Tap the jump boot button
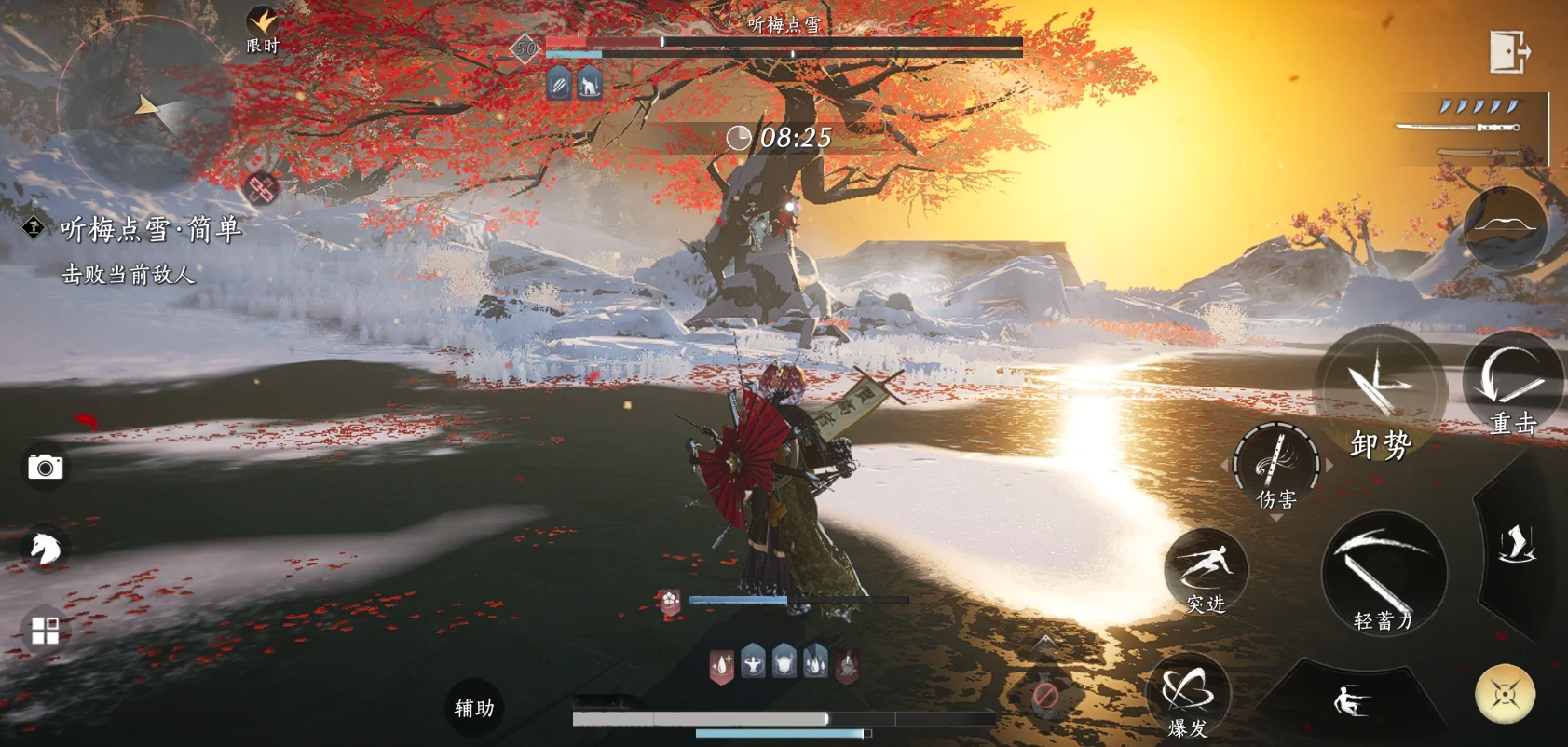This screenshot has width=1568, height=747. [1517, 545]
